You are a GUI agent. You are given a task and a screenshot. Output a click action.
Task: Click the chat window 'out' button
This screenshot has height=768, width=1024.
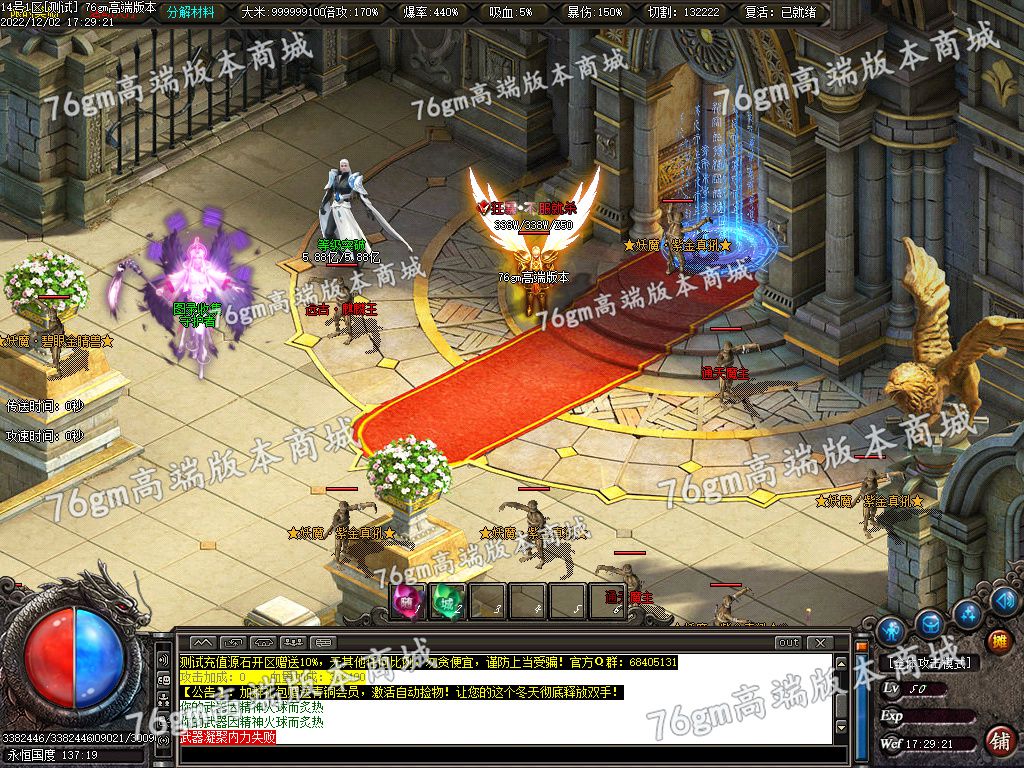click(788, 642)
